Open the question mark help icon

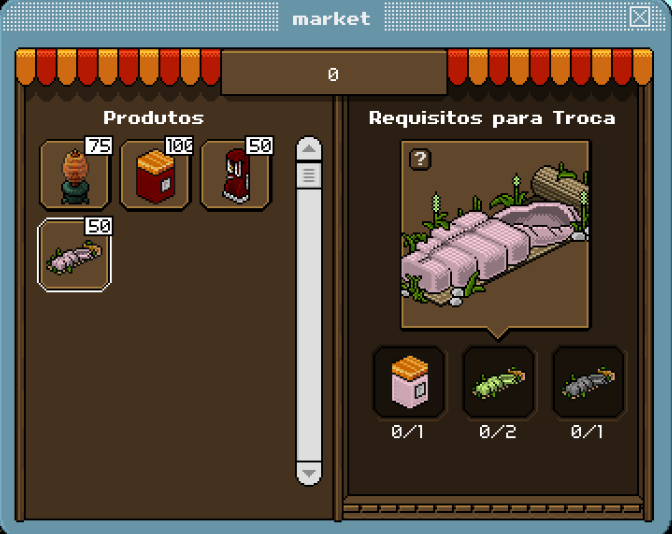(420, 159)
